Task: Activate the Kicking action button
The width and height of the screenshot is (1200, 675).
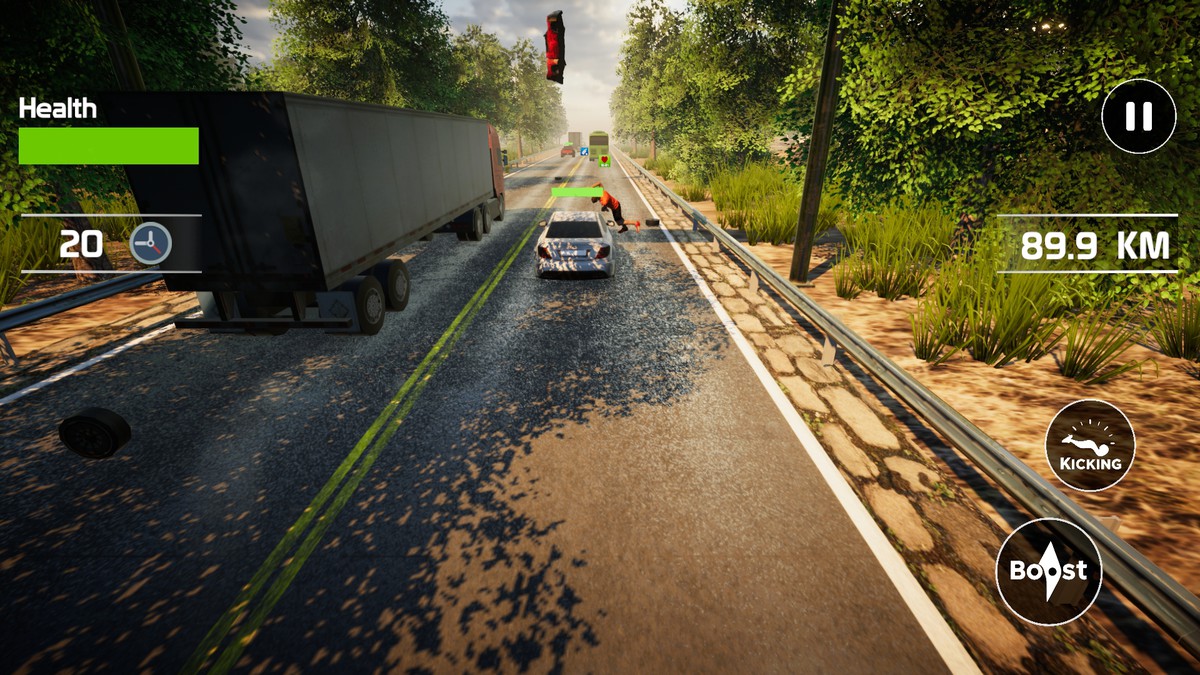Action: pos(1090,445)
